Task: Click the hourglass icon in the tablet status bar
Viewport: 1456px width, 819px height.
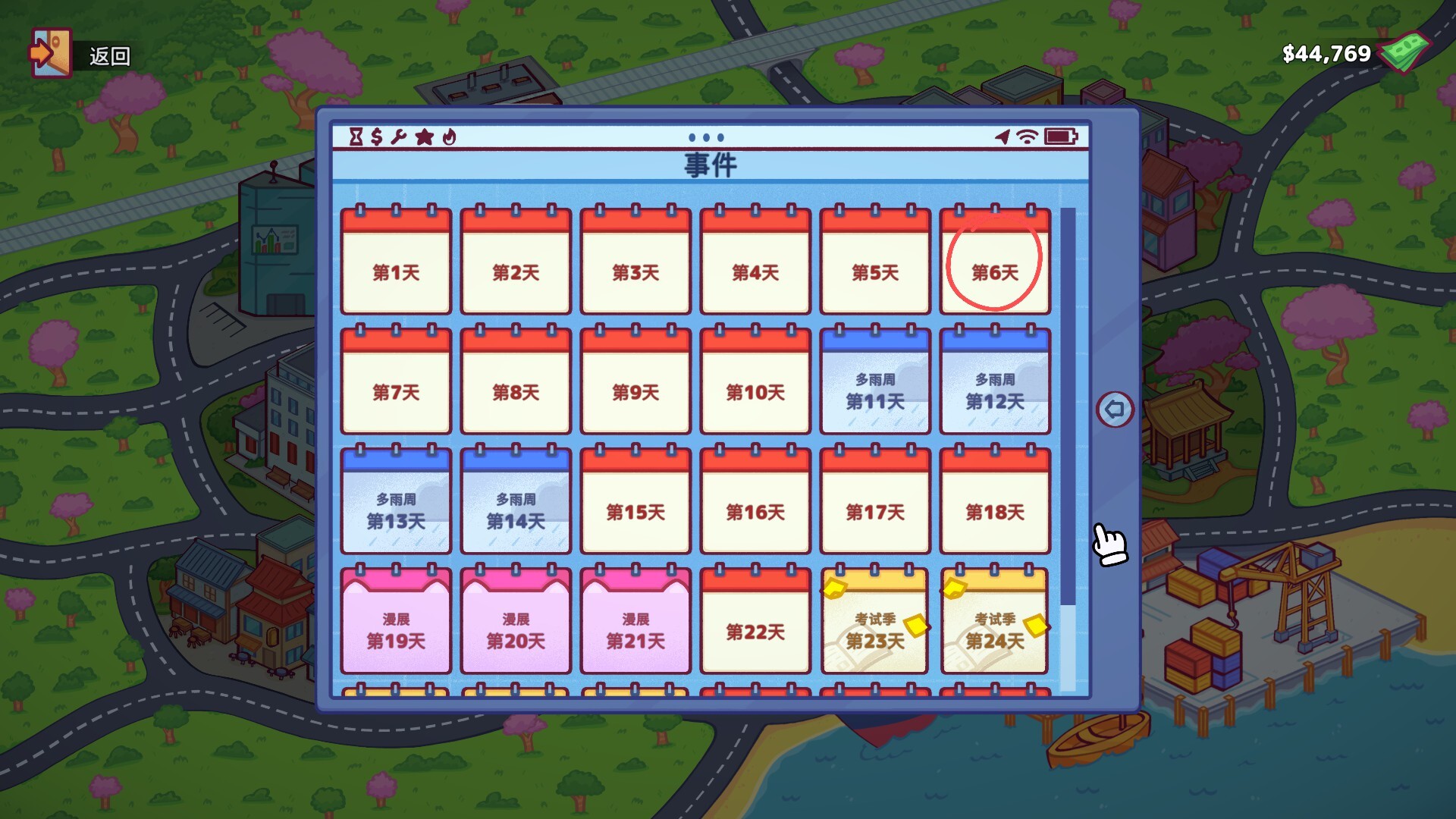Action: (356, 137)
